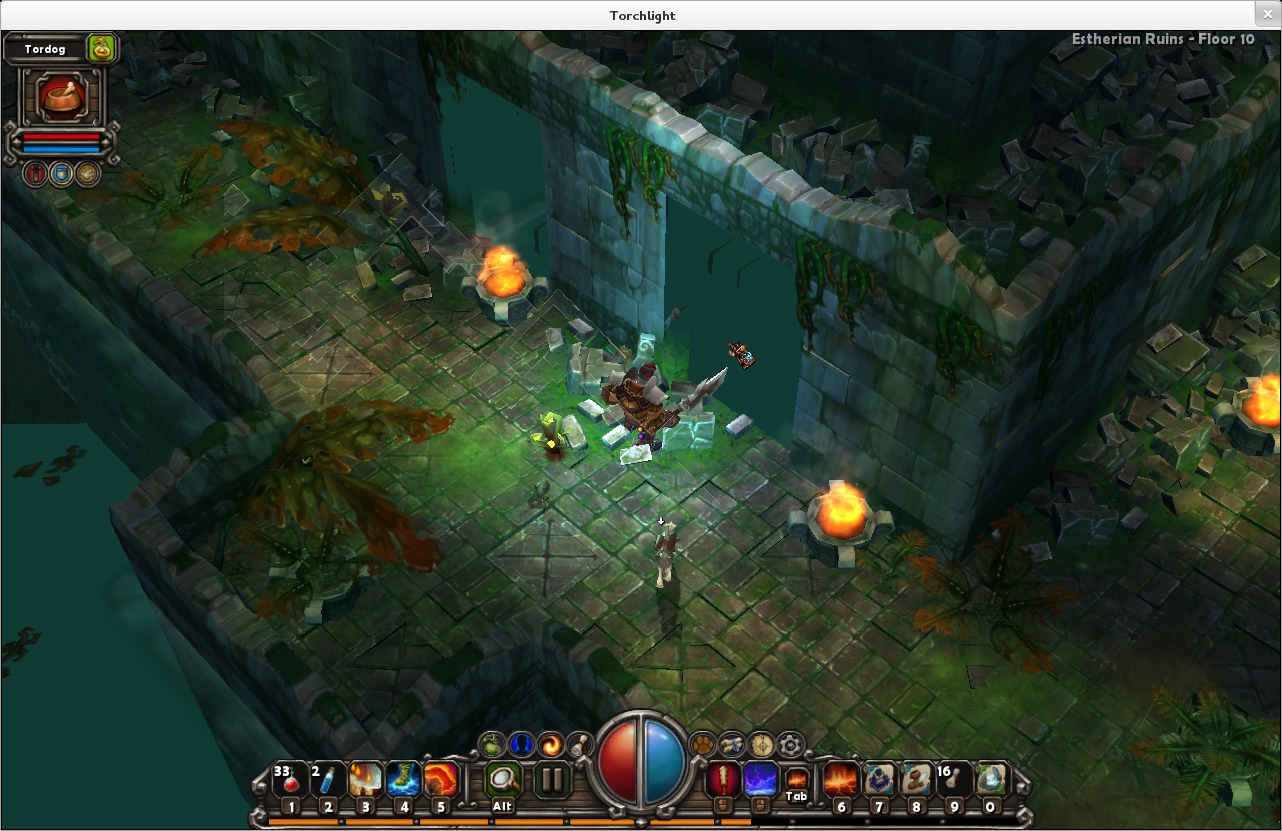Image resolution: width=1282 pixels, height=831 pixels.
Task: Open the options gear menu
Action: (x=791, y=744)
